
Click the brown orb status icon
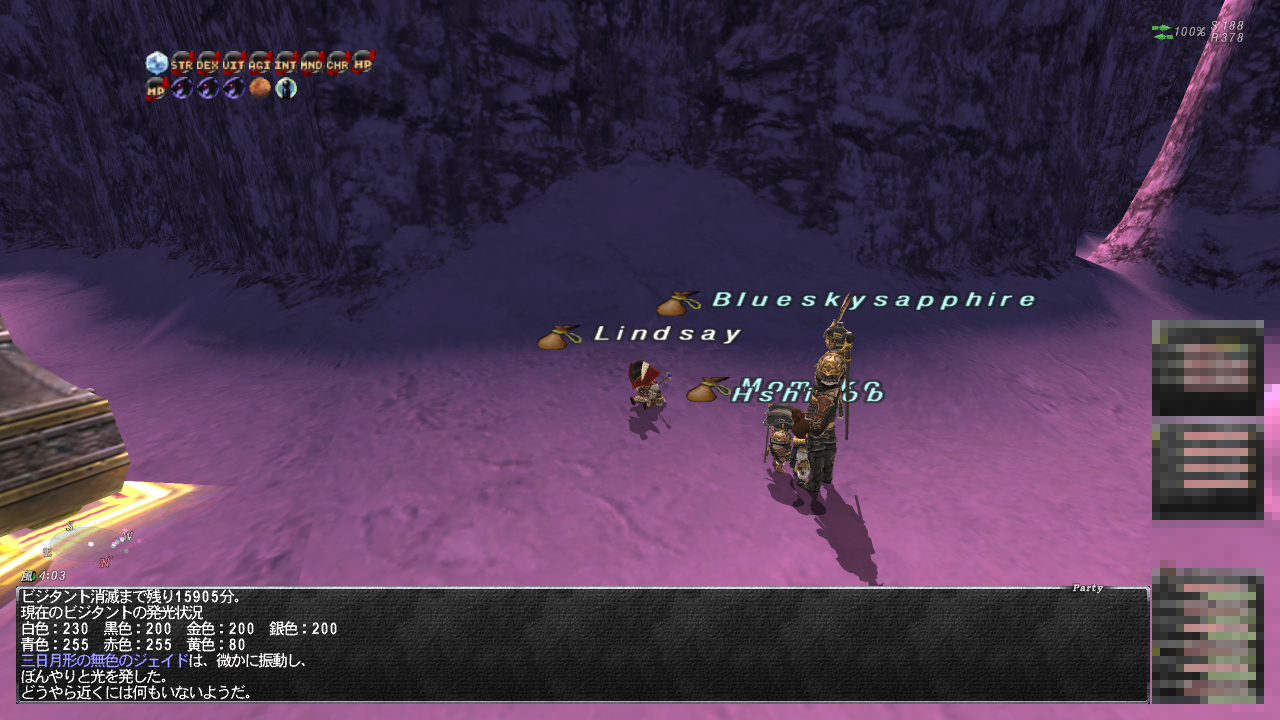(x=260, y=88)
